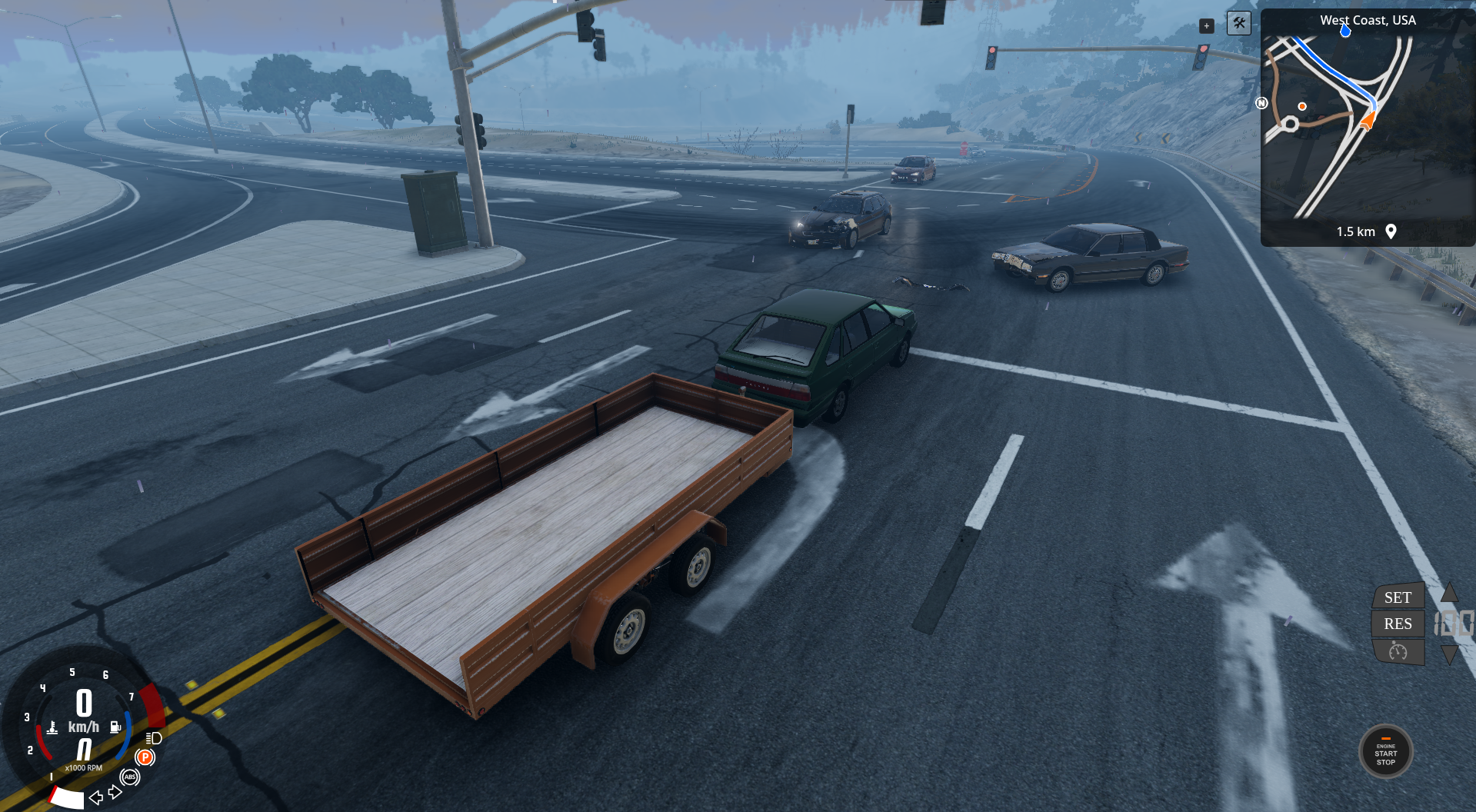Decrease cruise speed with the down arrow
The image size is (1476, 812).
pyautogui.click(x=1449, y=654)
